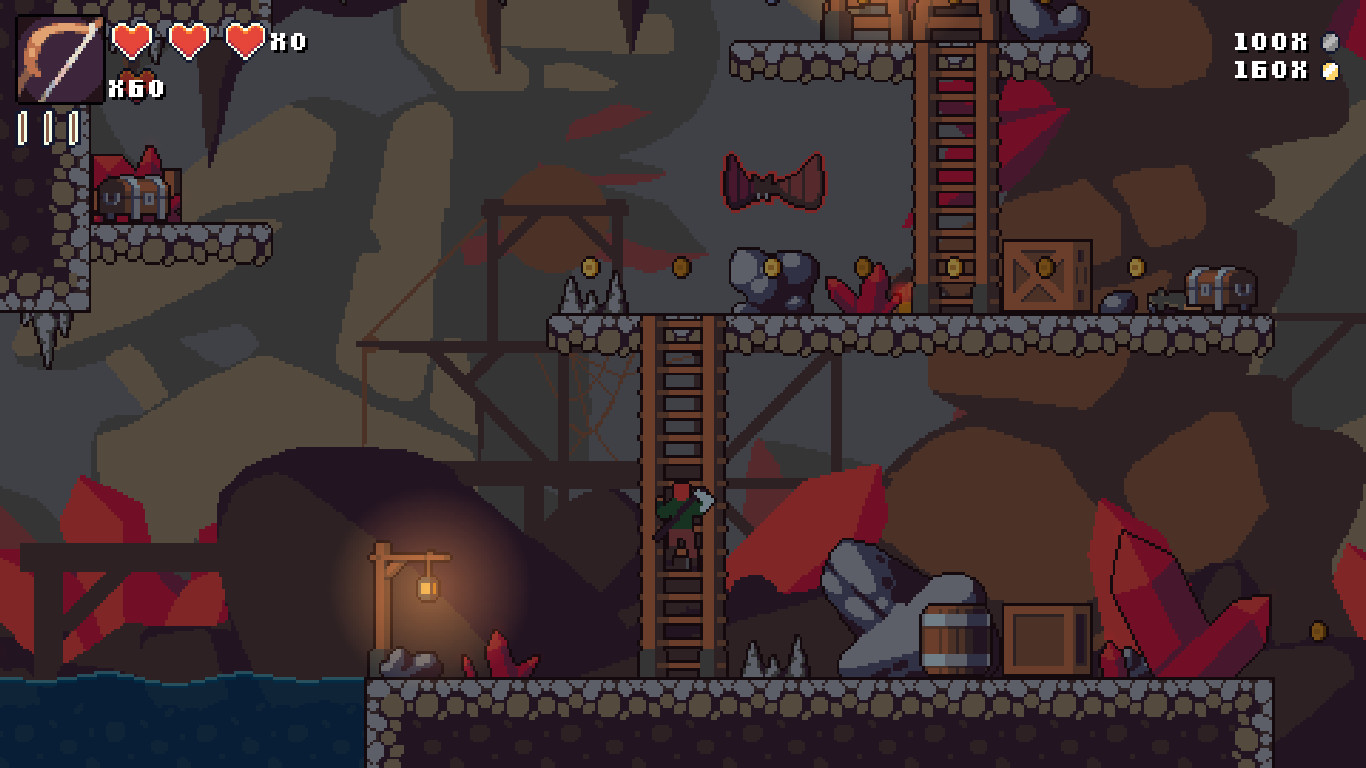Screen dimensions: 1366x768
Task: Click the gold coin icon beside 160X
Action: pyautogui.click(x=1330, y=70)
